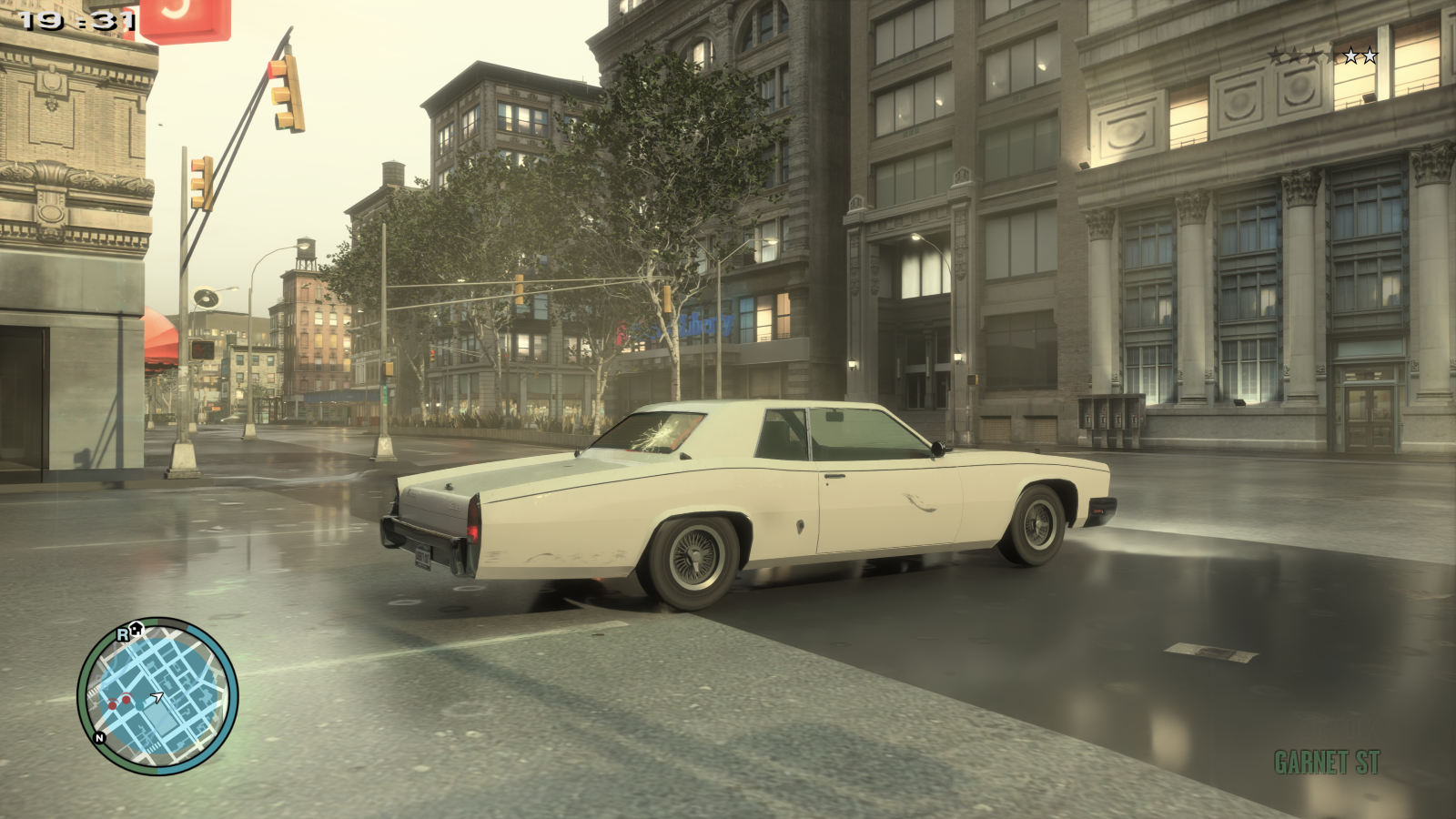Click the teal mission blip on the minimap
The image size is (1456, 819).
coord(139,704)
